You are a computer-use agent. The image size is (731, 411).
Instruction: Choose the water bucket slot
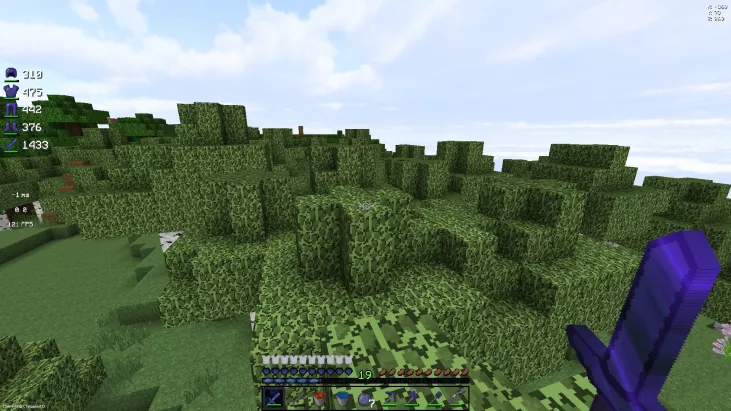pos(342,398)
